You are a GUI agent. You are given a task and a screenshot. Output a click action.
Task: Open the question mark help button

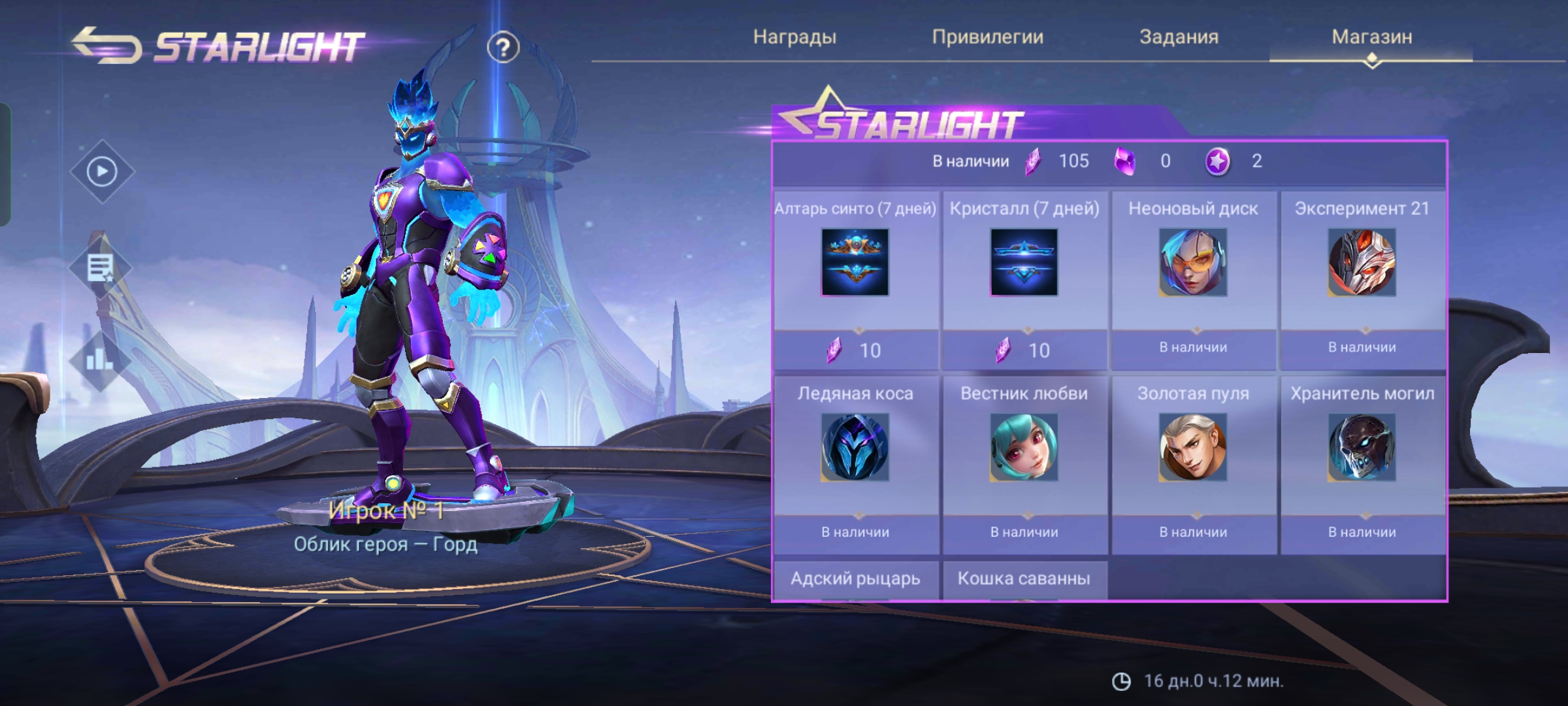[502, 47]
